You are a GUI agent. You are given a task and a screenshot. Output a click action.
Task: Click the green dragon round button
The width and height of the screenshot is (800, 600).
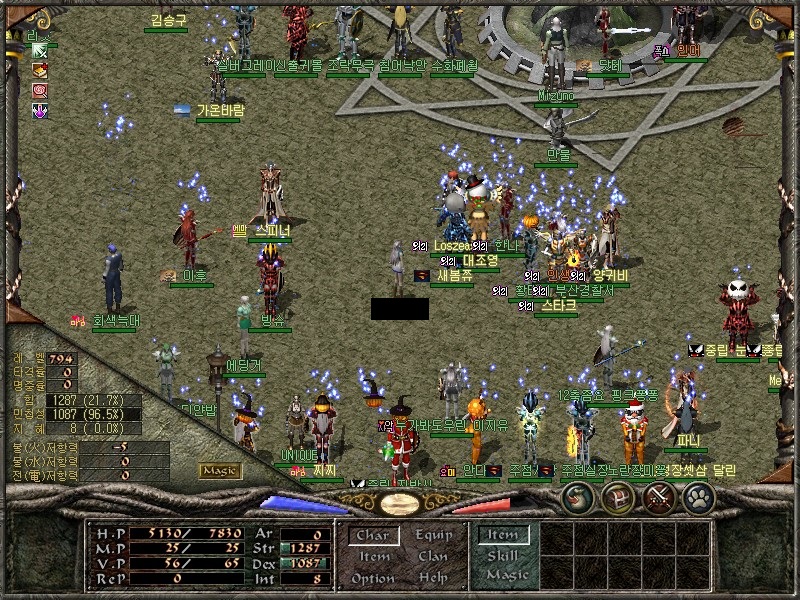pyautogui.click(x=577, y=495)
